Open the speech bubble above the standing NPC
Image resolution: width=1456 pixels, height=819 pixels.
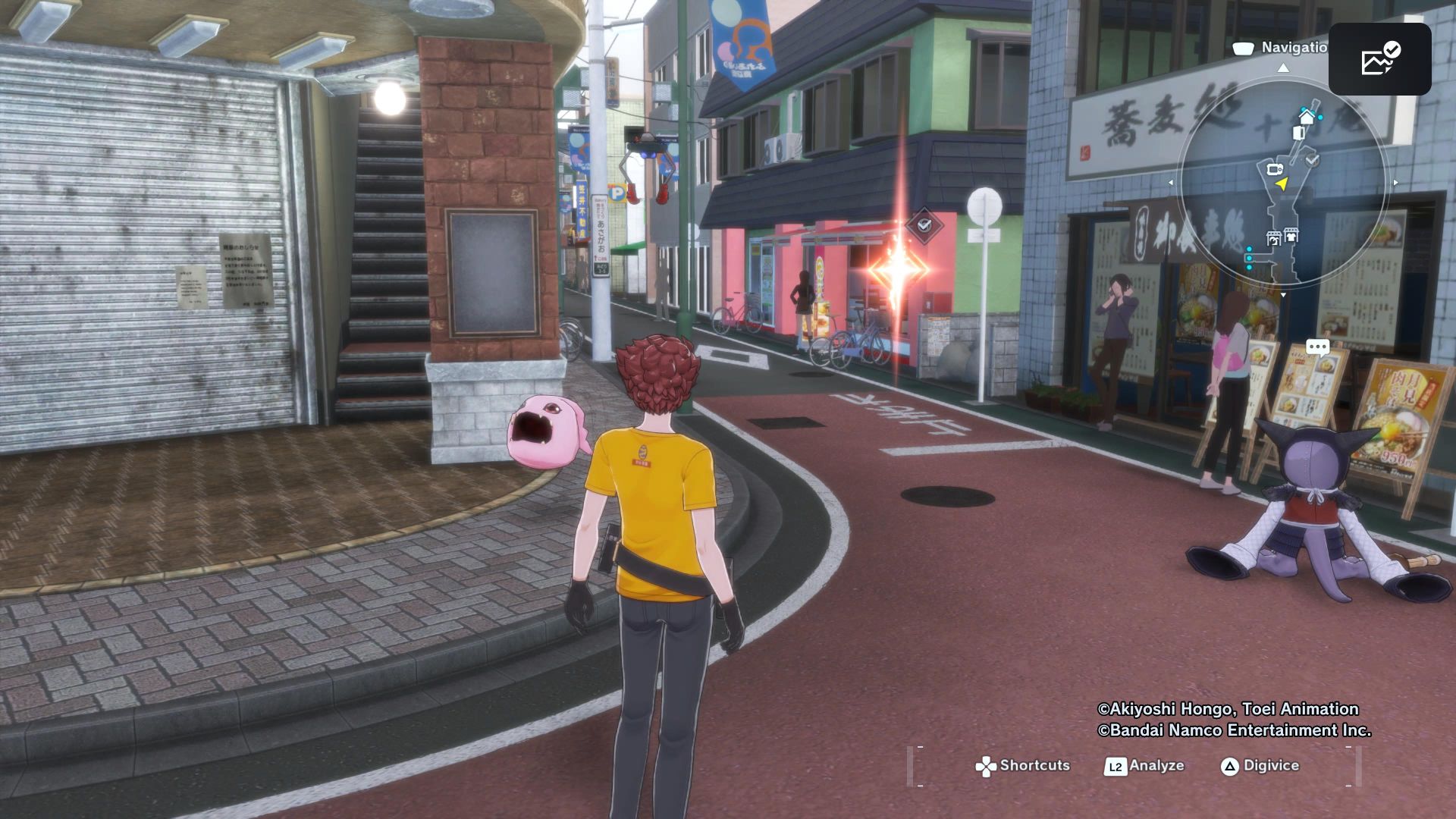click(1317, 345)
